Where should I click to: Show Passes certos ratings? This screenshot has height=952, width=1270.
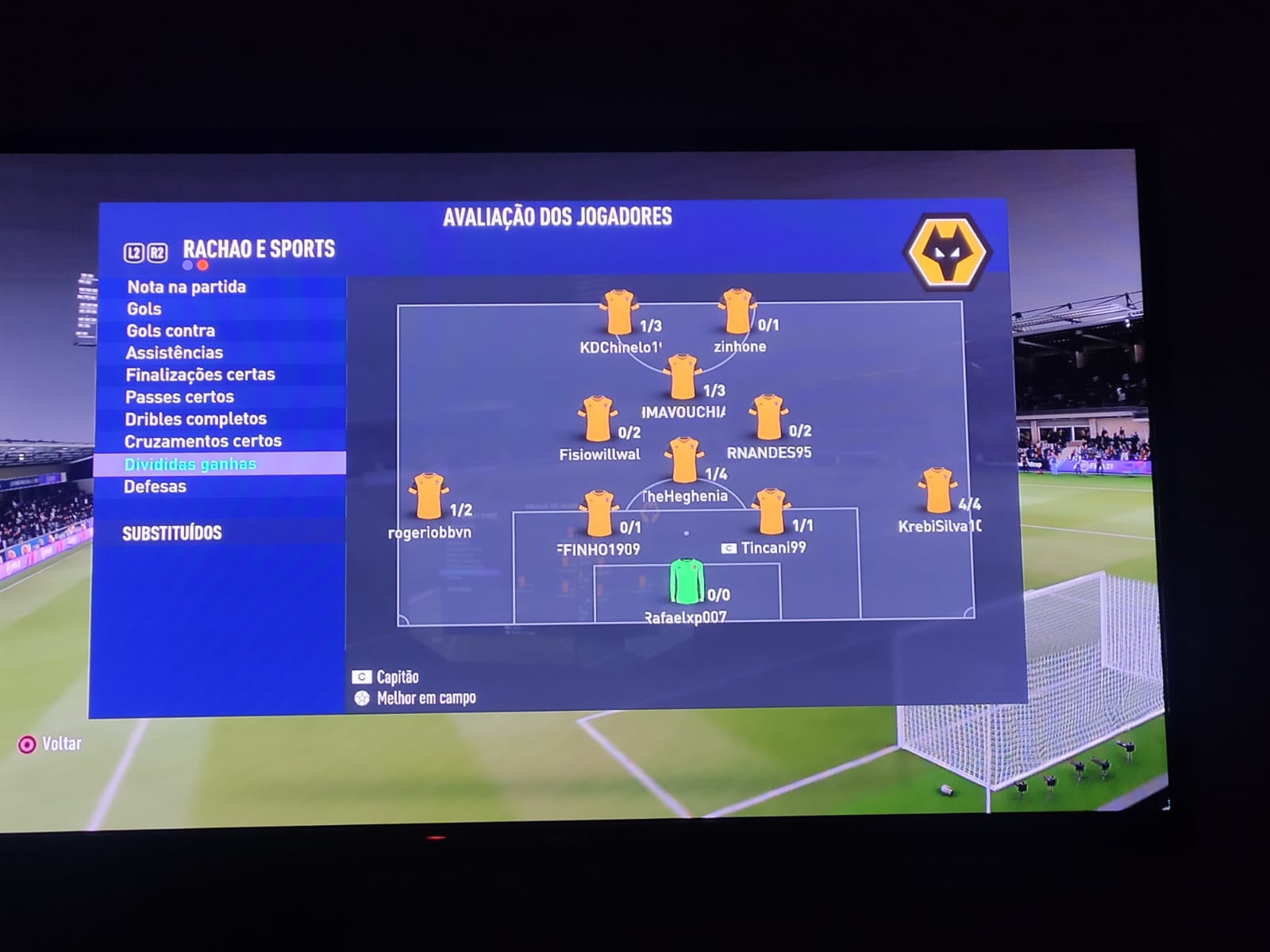click(179, 397)
